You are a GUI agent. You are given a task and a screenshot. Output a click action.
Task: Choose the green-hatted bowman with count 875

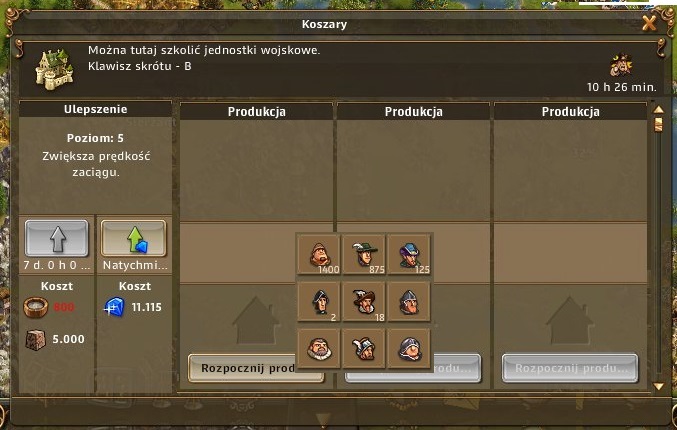point(364,253)
